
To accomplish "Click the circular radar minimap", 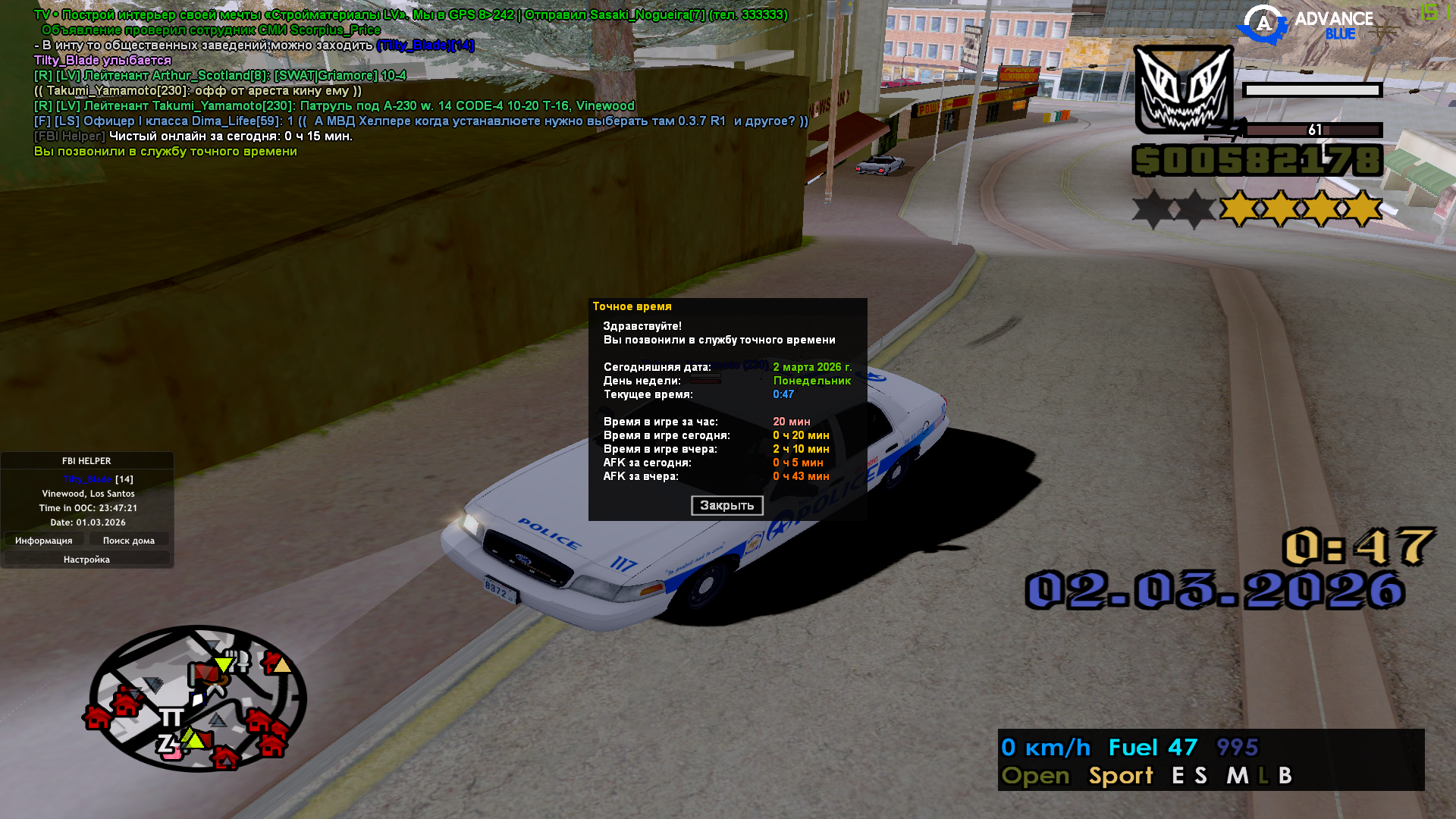I will [x=197, y=698].
